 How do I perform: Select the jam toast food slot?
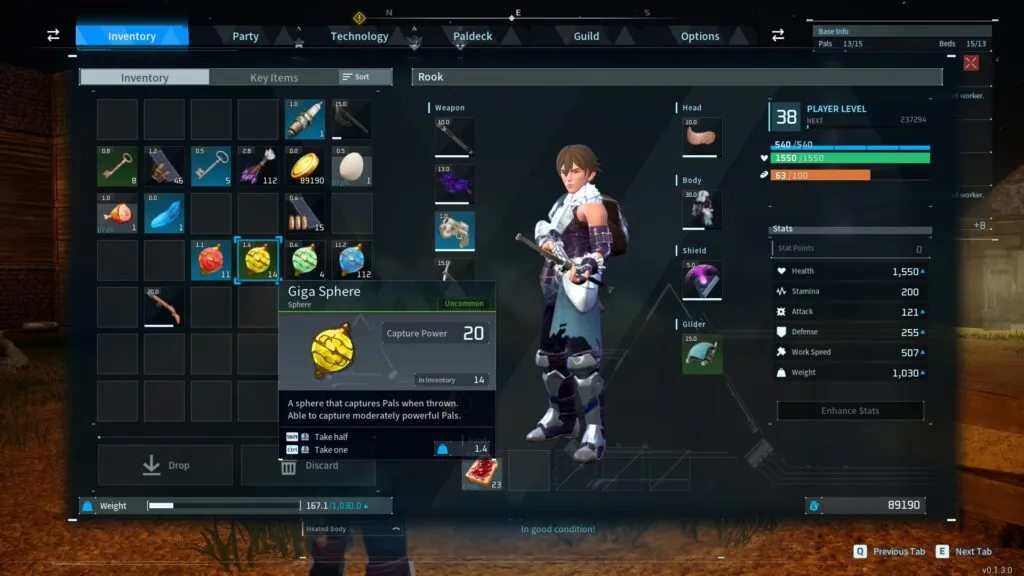coord(481,471)
